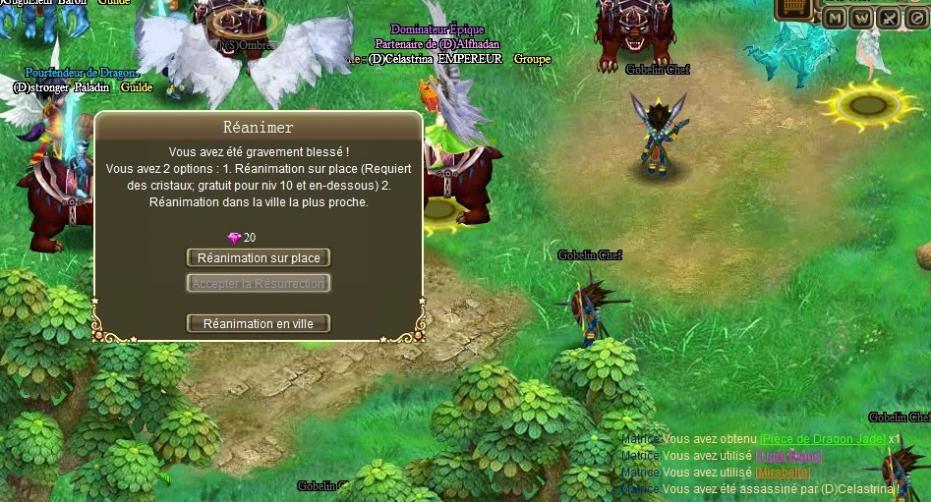Click the crossed-out circle icon button
This screenshot has height=502, width=931.
(x=916, y=18)
